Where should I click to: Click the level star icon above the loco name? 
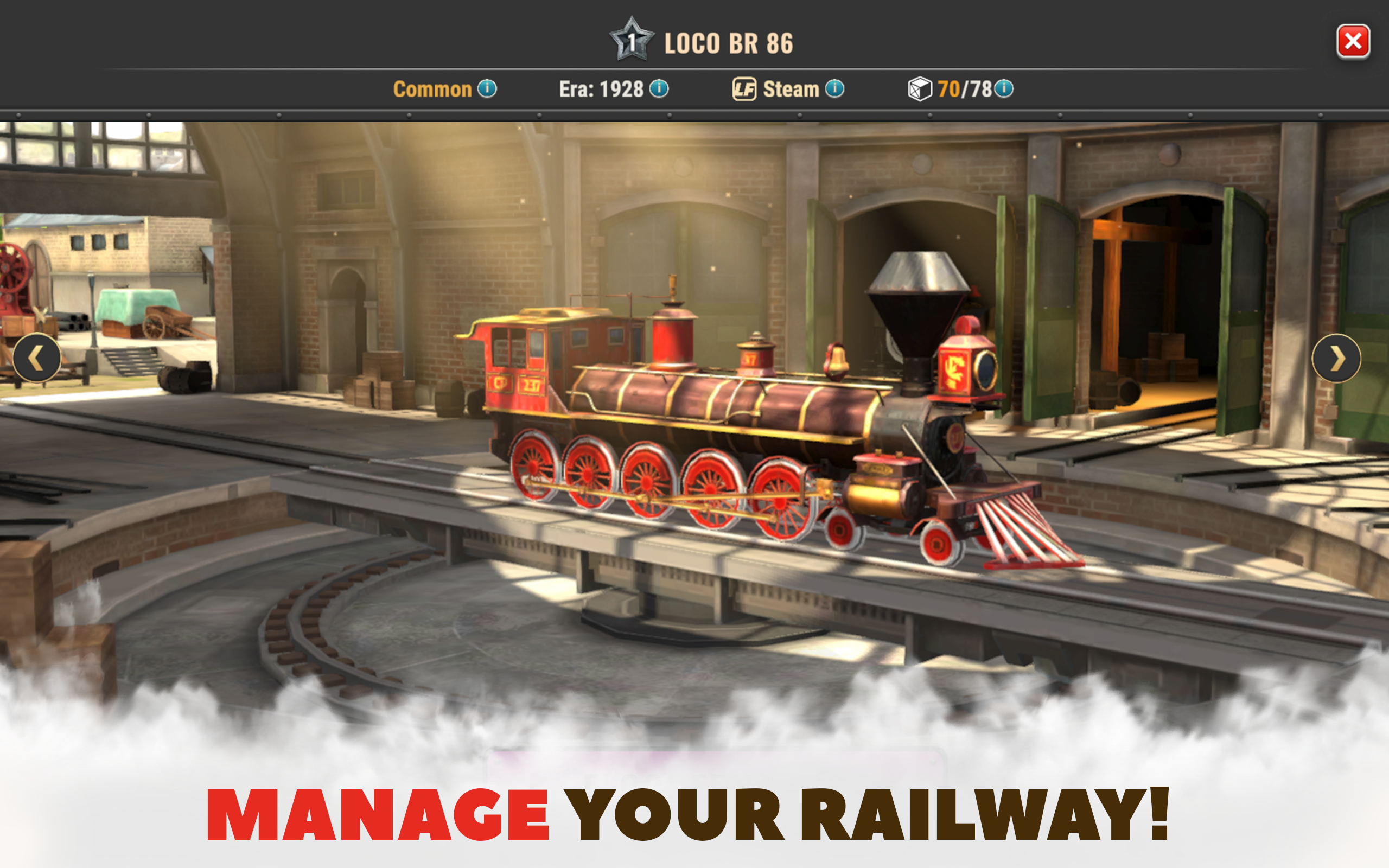pos(632,41)
